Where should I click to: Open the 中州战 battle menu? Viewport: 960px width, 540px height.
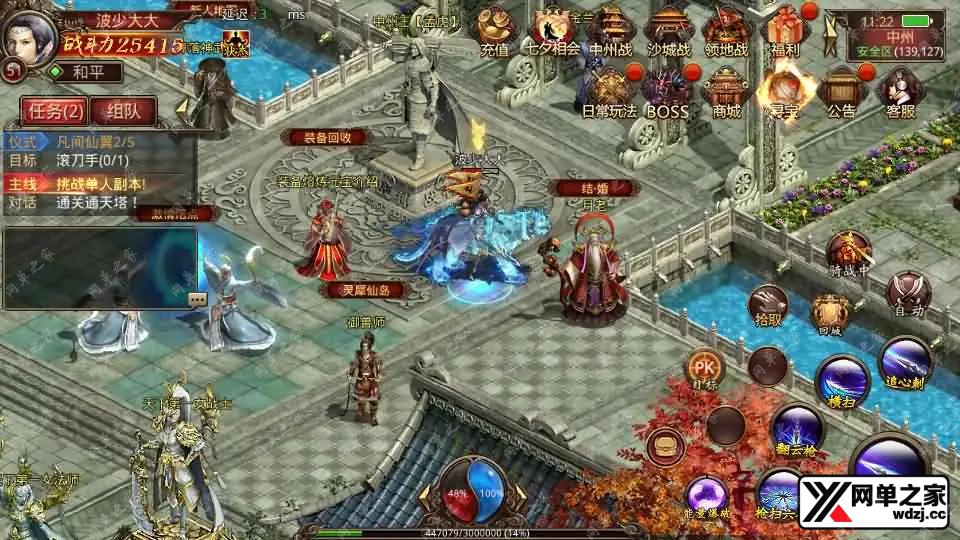(x=613, y=32)
